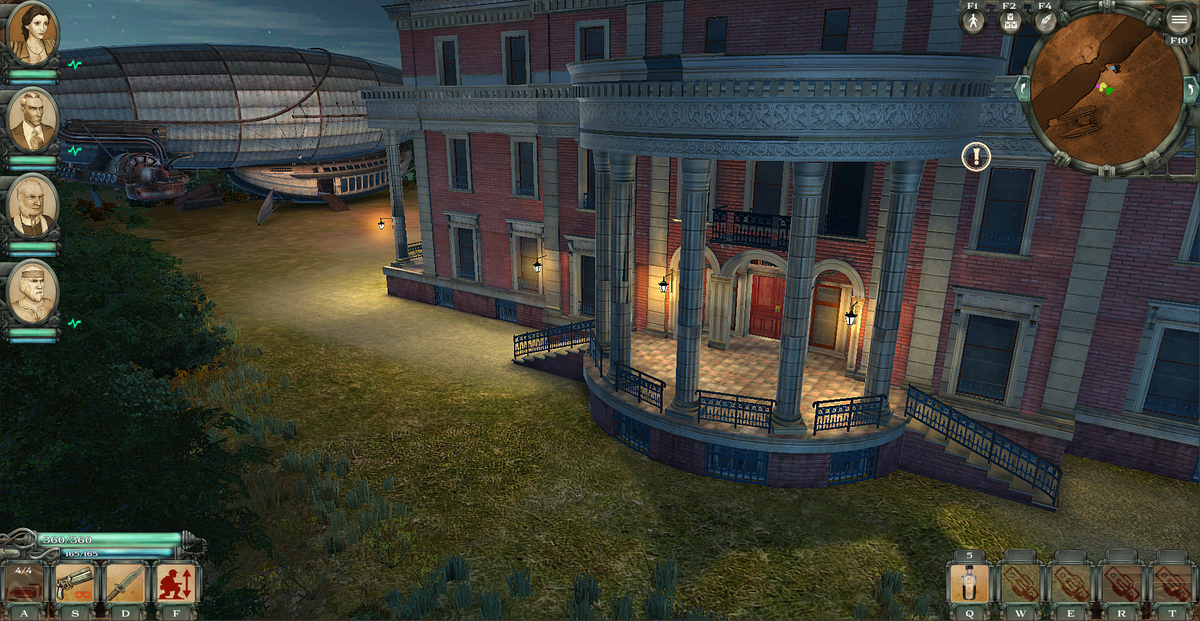The width and height of the screenshot is (1200, 621).
Task: Select the woman character portrait
Action: (32, 34)
